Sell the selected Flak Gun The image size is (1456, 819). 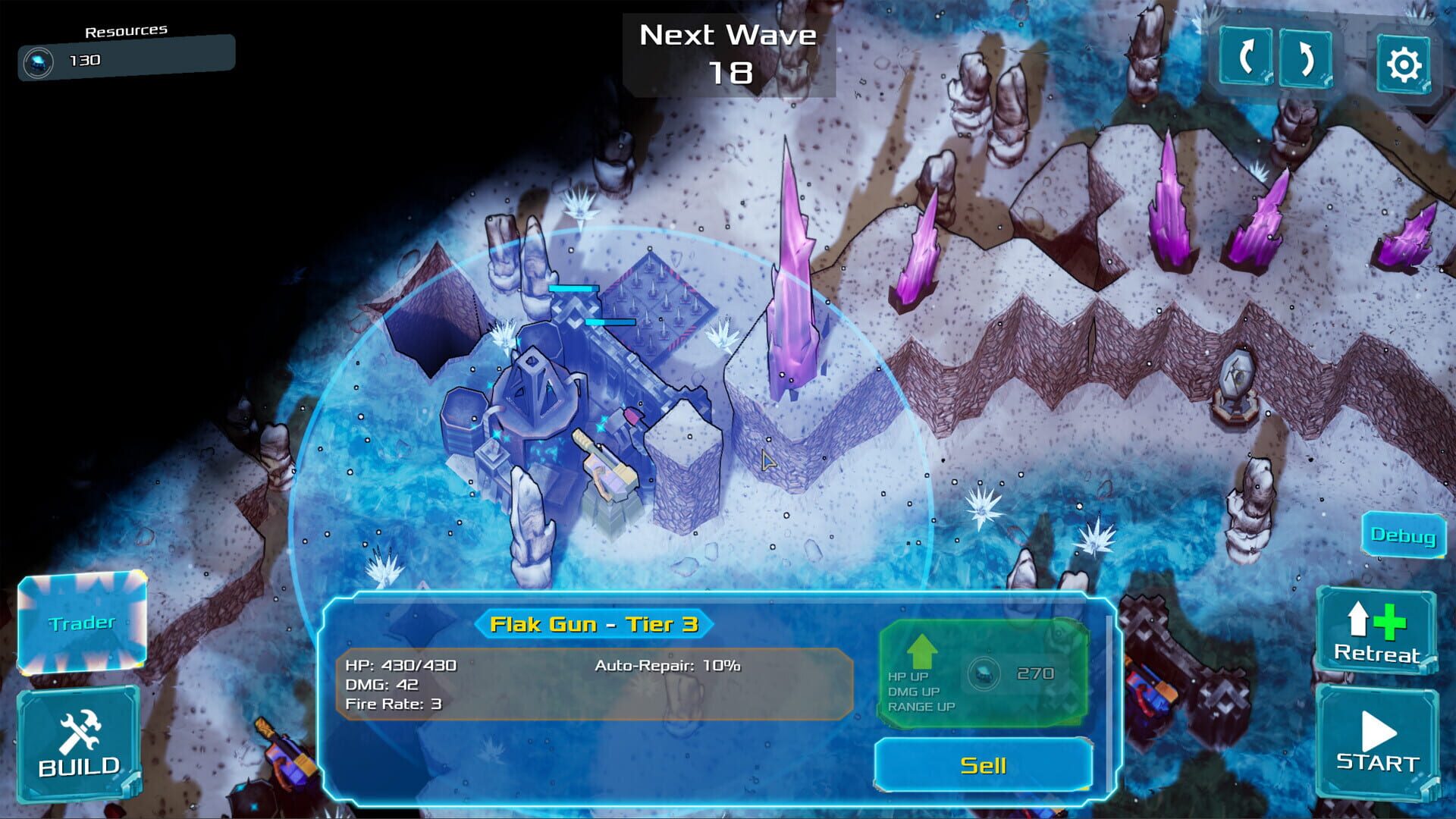tap(983, 766)
